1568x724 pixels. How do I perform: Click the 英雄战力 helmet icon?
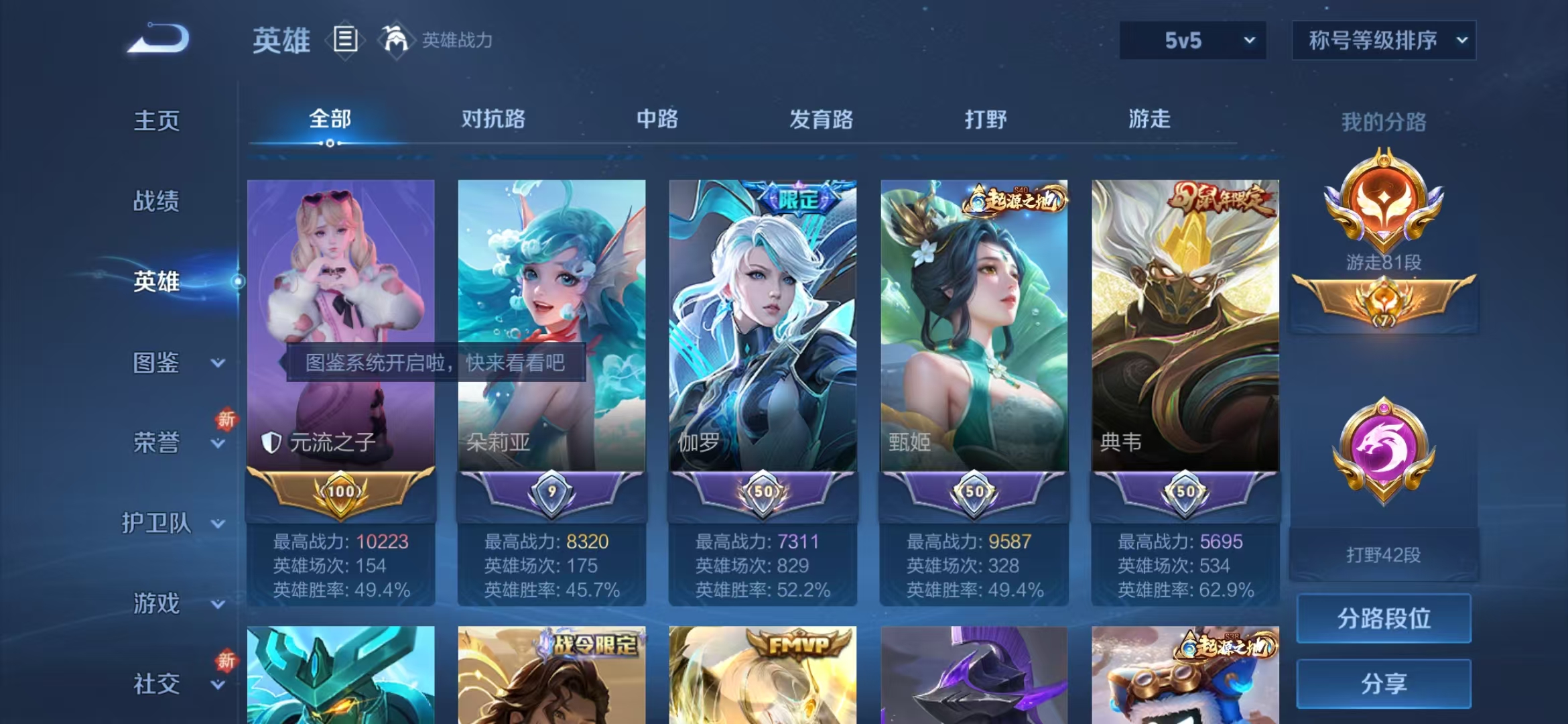(396, 40)
